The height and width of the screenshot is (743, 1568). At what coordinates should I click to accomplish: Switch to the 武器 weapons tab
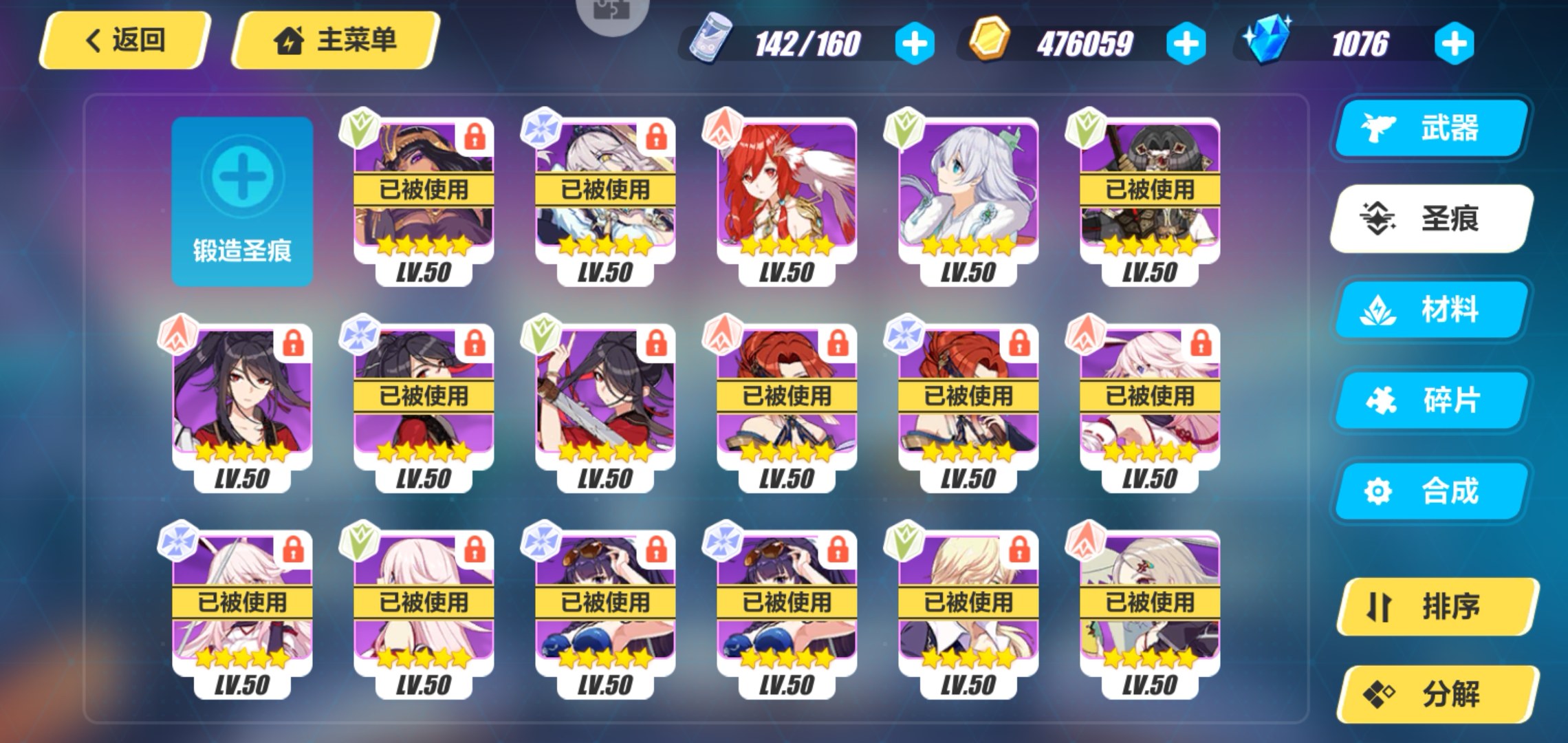(x=1432, y=128)
